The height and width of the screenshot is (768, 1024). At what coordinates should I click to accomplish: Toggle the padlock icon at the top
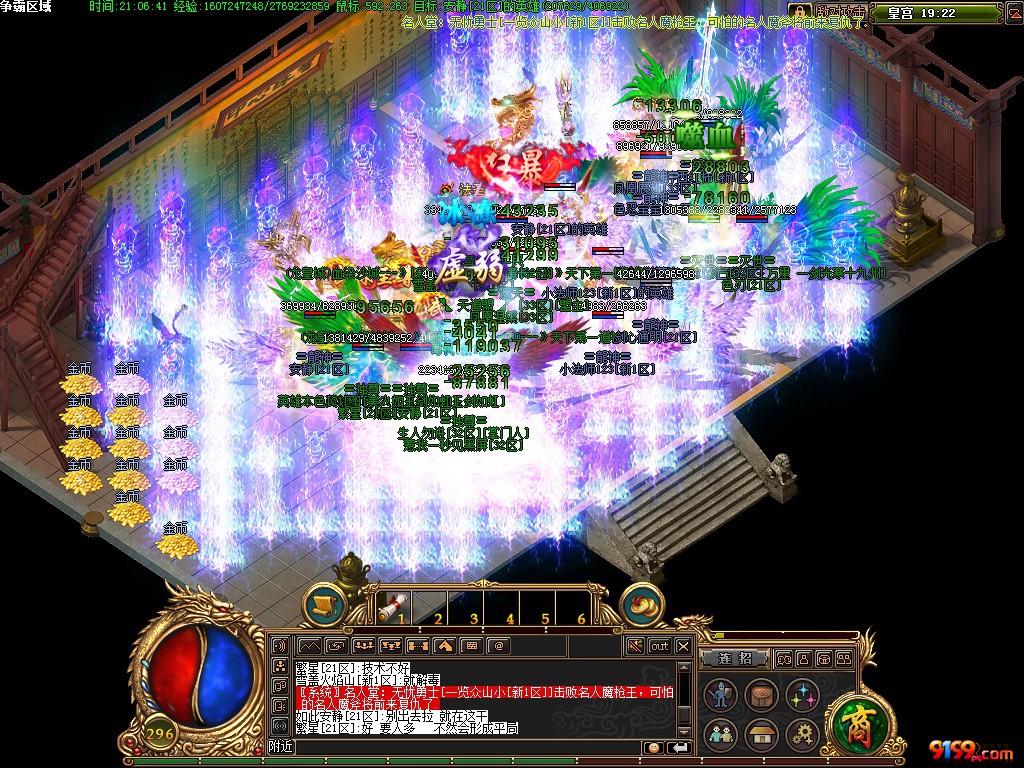(799, 11)
